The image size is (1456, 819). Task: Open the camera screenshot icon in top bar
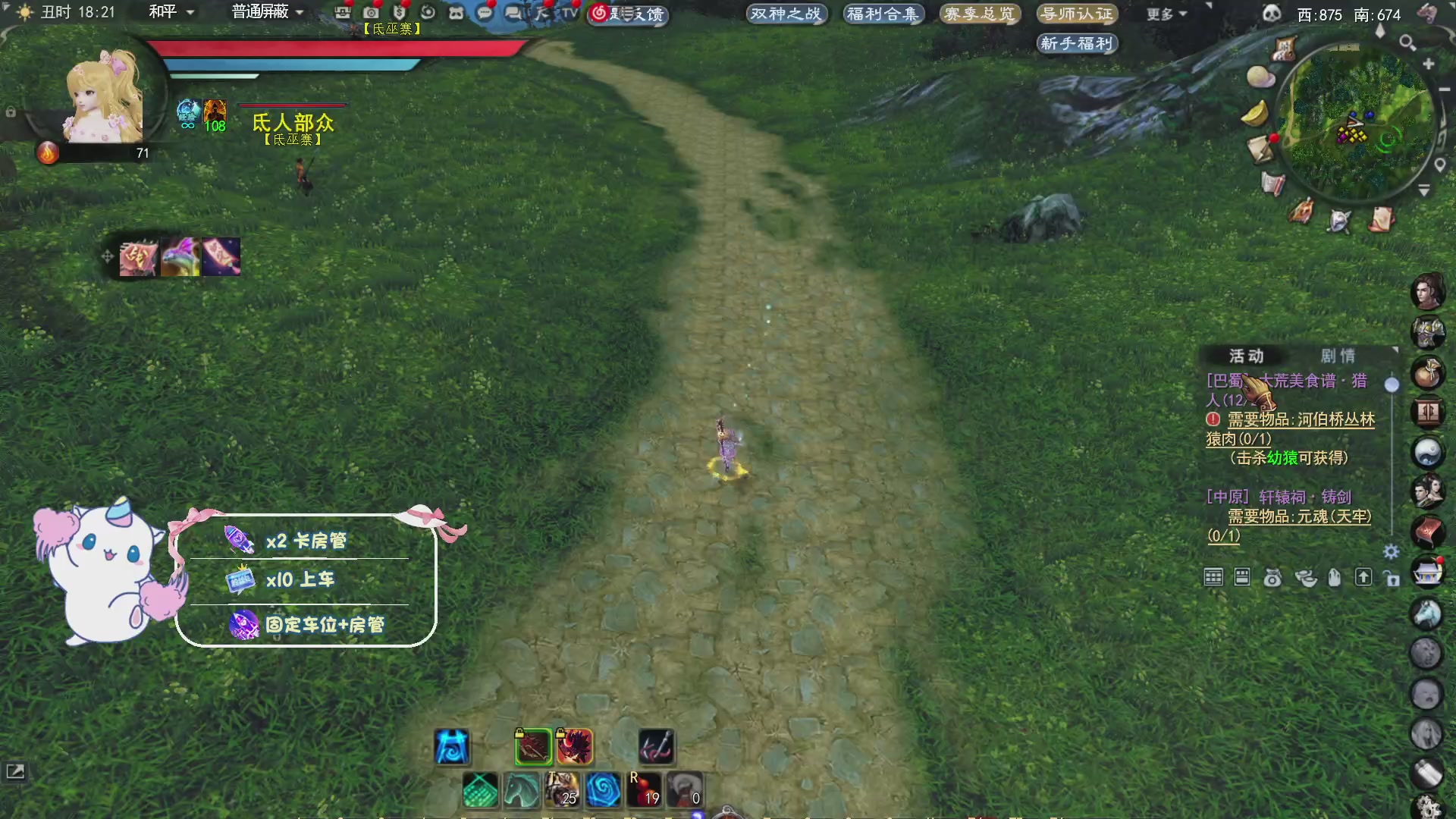pos(370,13)
